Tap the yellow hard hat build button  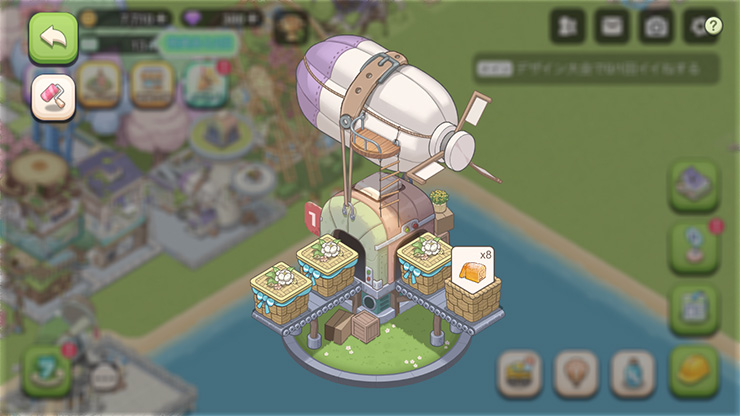694,371
